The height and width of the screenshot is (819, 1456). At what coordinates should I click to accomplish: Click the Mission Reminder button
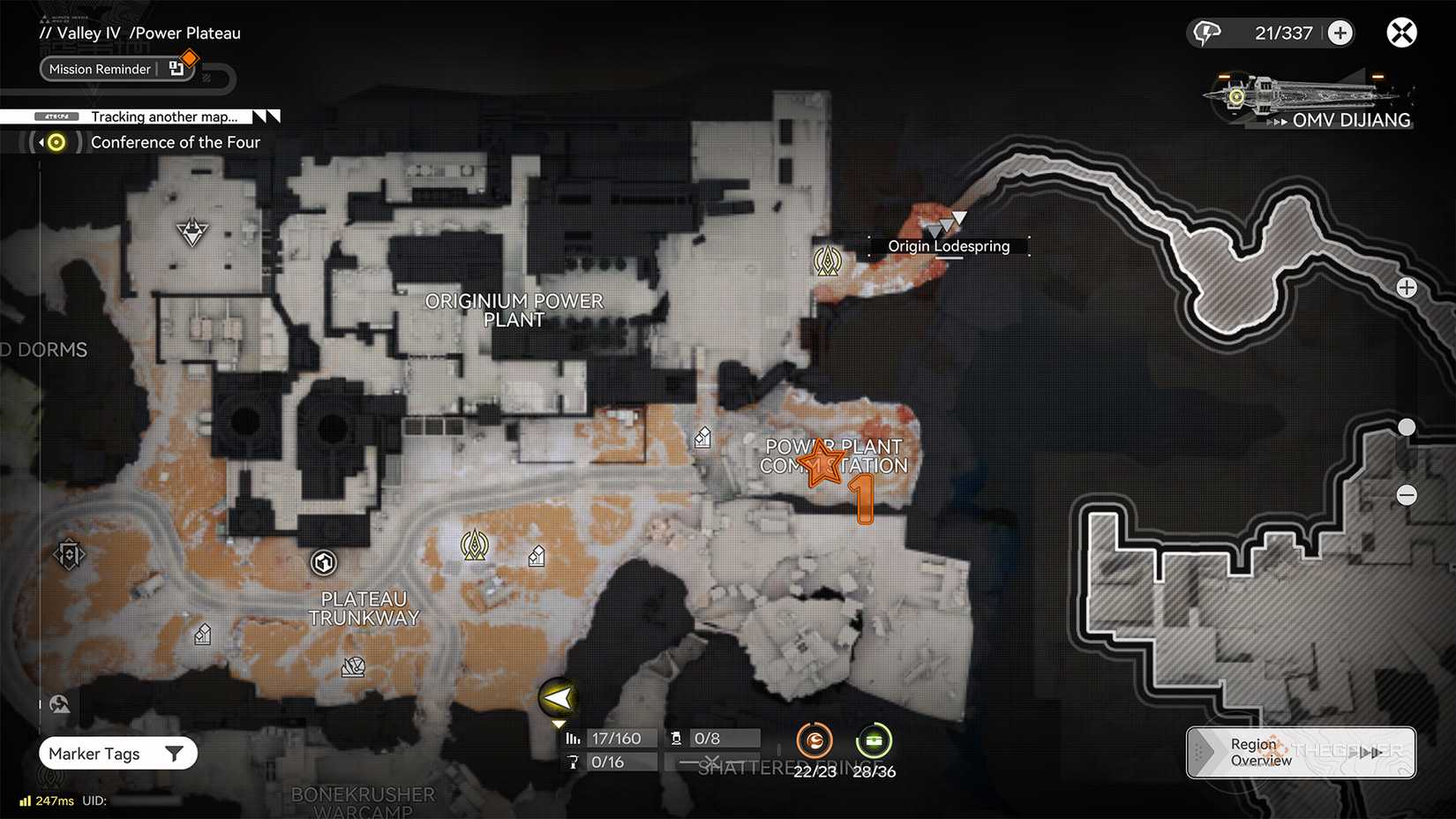point(99,69)
